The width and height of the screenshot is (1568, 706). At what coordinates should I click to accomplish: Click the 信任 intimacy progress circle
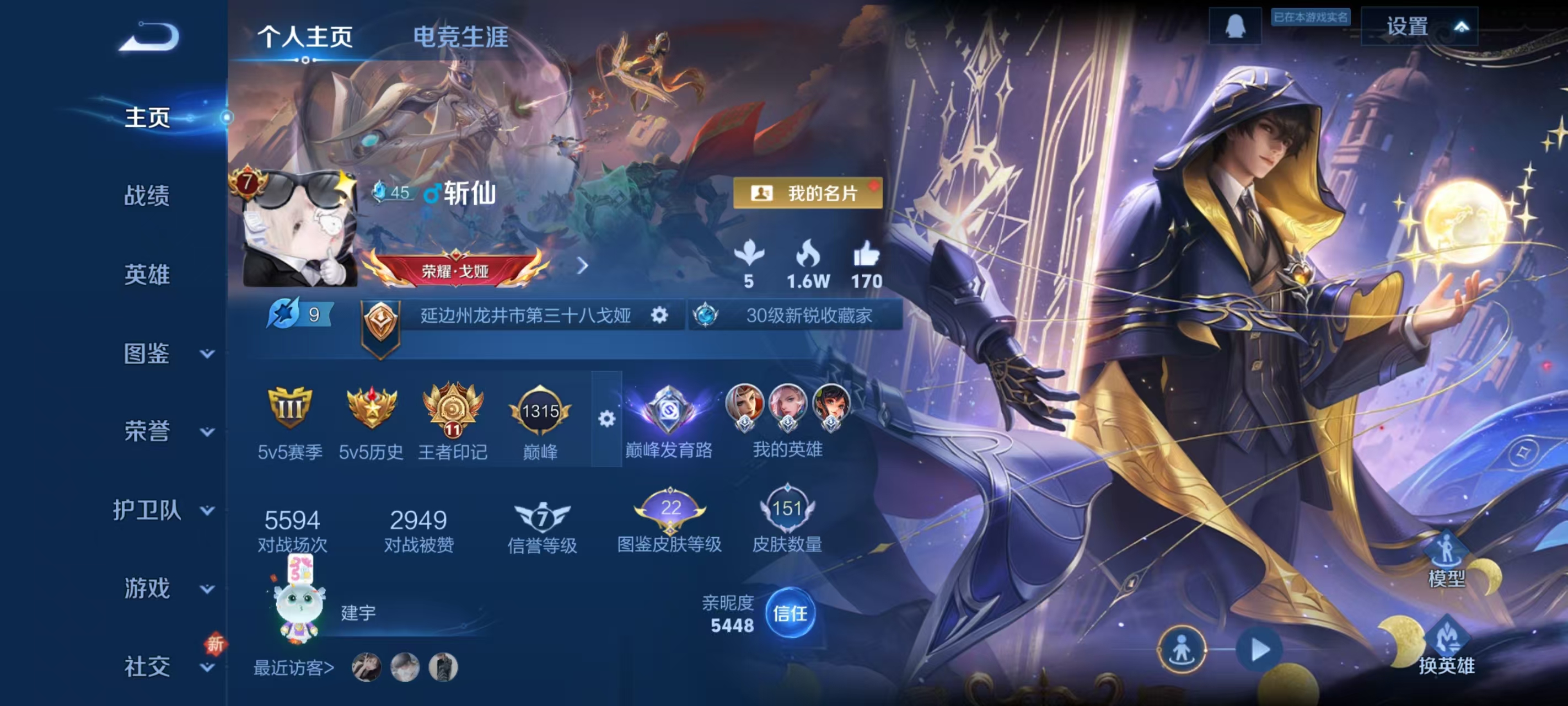coord(791,614)
